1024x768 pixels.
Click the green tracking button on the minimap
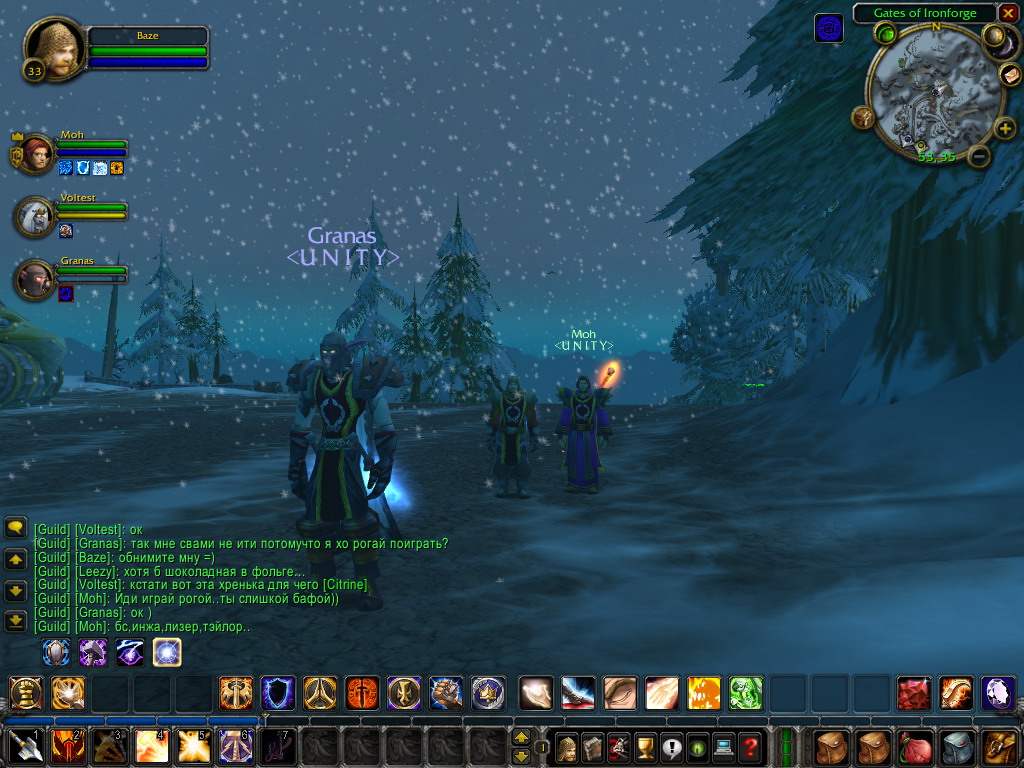click(x=885, y=35)
